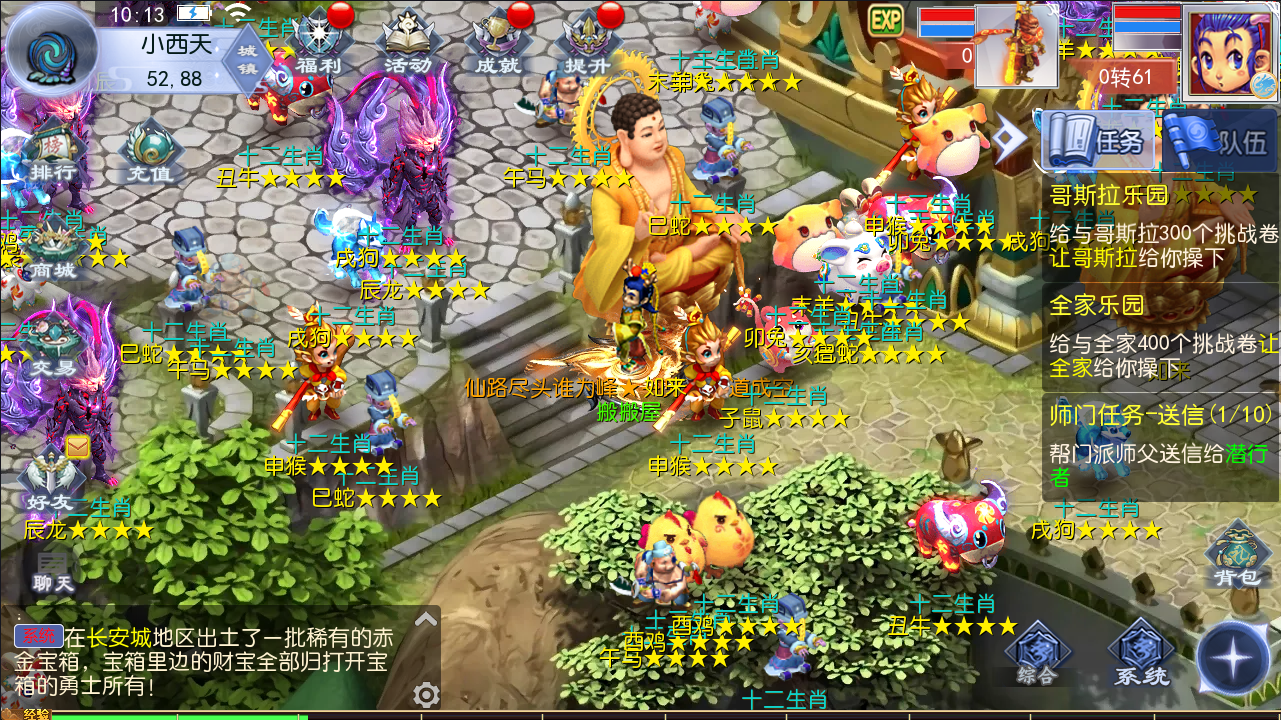This screenshot has height=720, width=1281.
Task: Open the 好友 friends list
Action: click(50, 480)
